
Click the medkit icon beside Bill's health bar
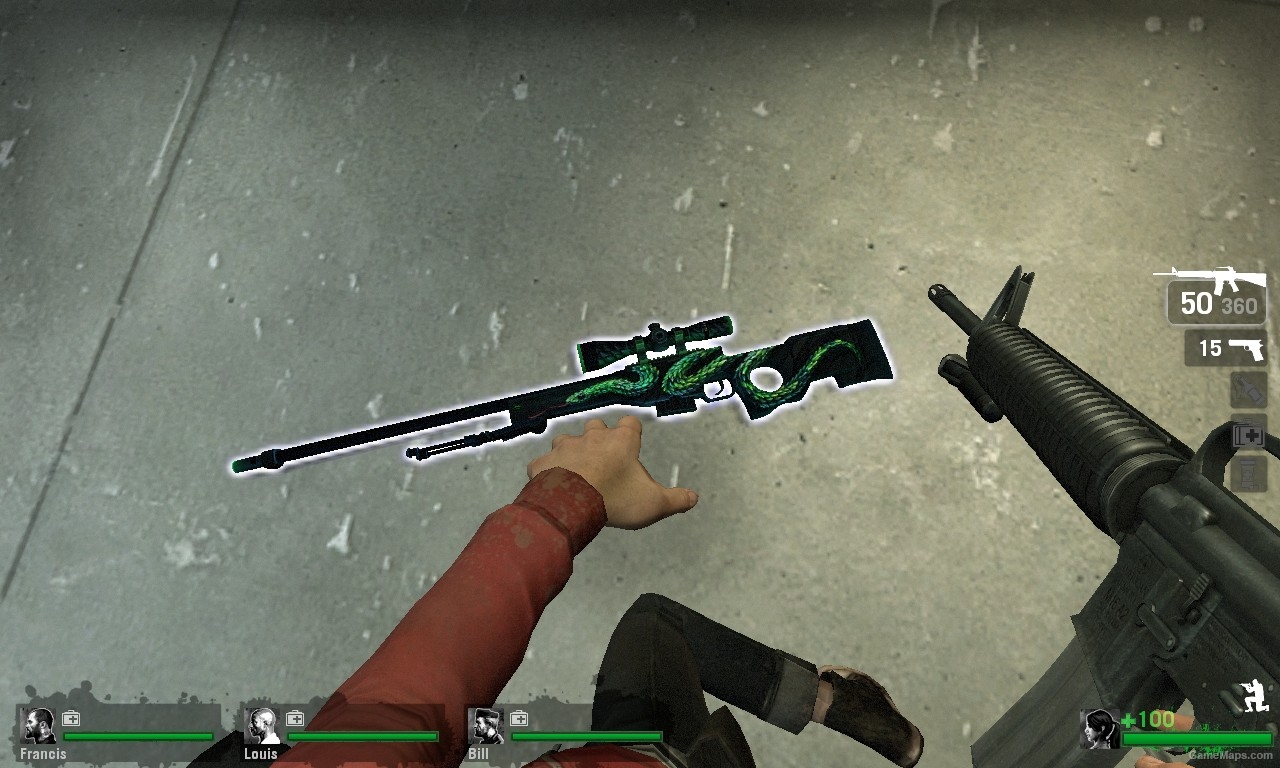pos(518,717)
